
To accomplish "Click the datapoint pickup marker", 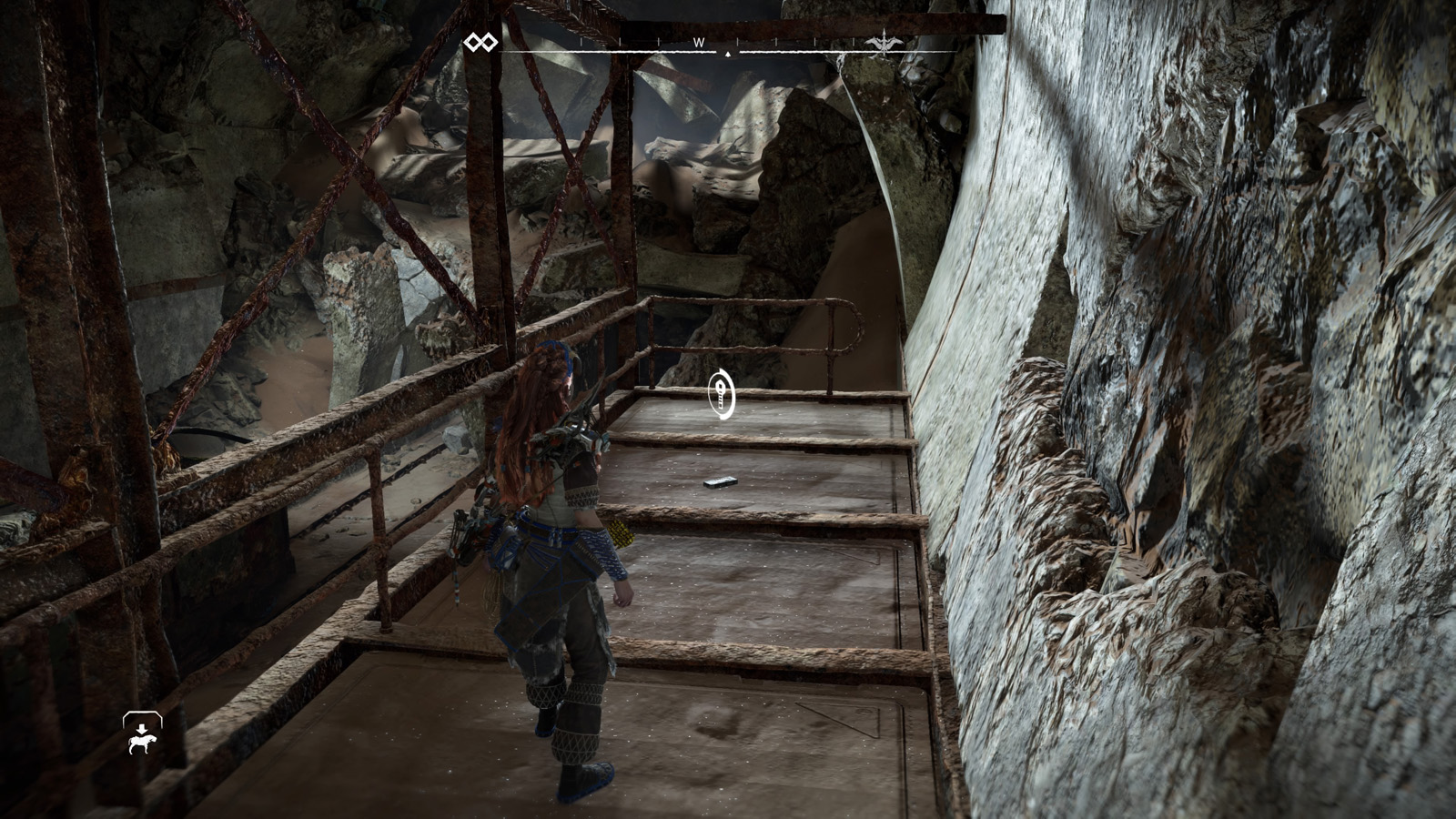I will [x=722, y=394].
